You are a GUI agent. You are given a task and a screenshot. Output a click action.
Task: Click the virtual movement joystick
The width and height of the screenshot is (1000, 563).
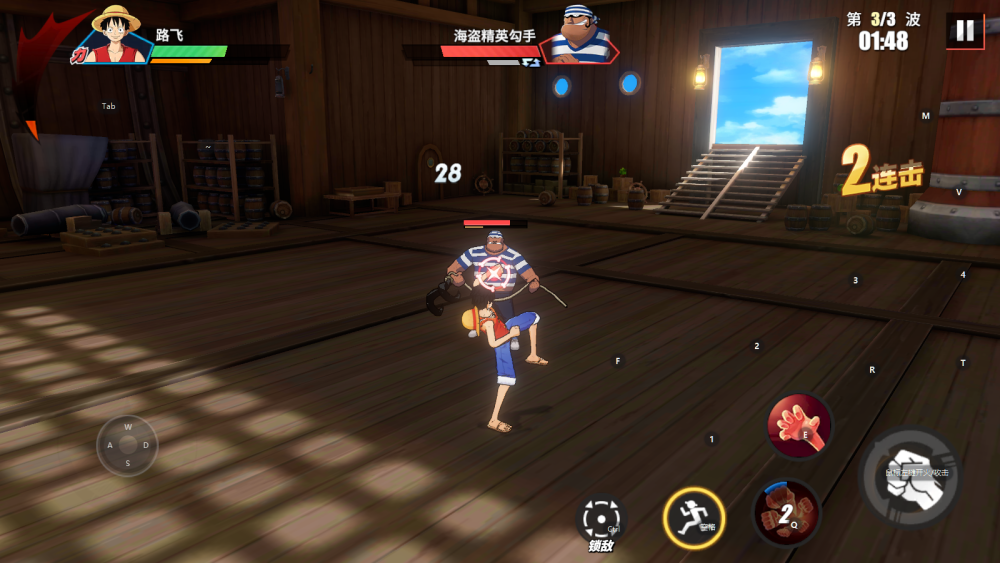pyautogui.click(x=127, y=445)
